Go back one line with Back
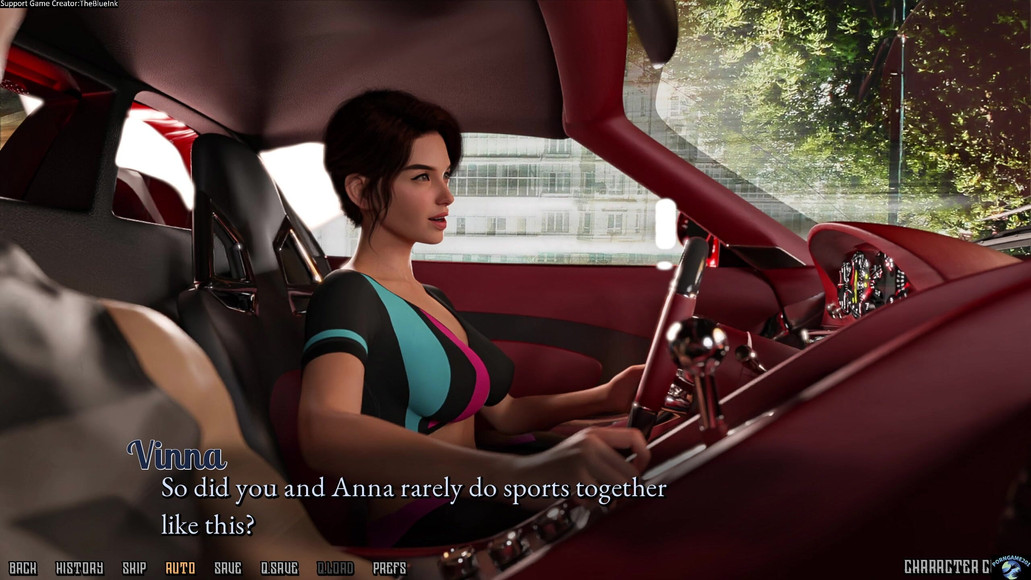Viewport: 1031px width, 580px height. point(22,568)
